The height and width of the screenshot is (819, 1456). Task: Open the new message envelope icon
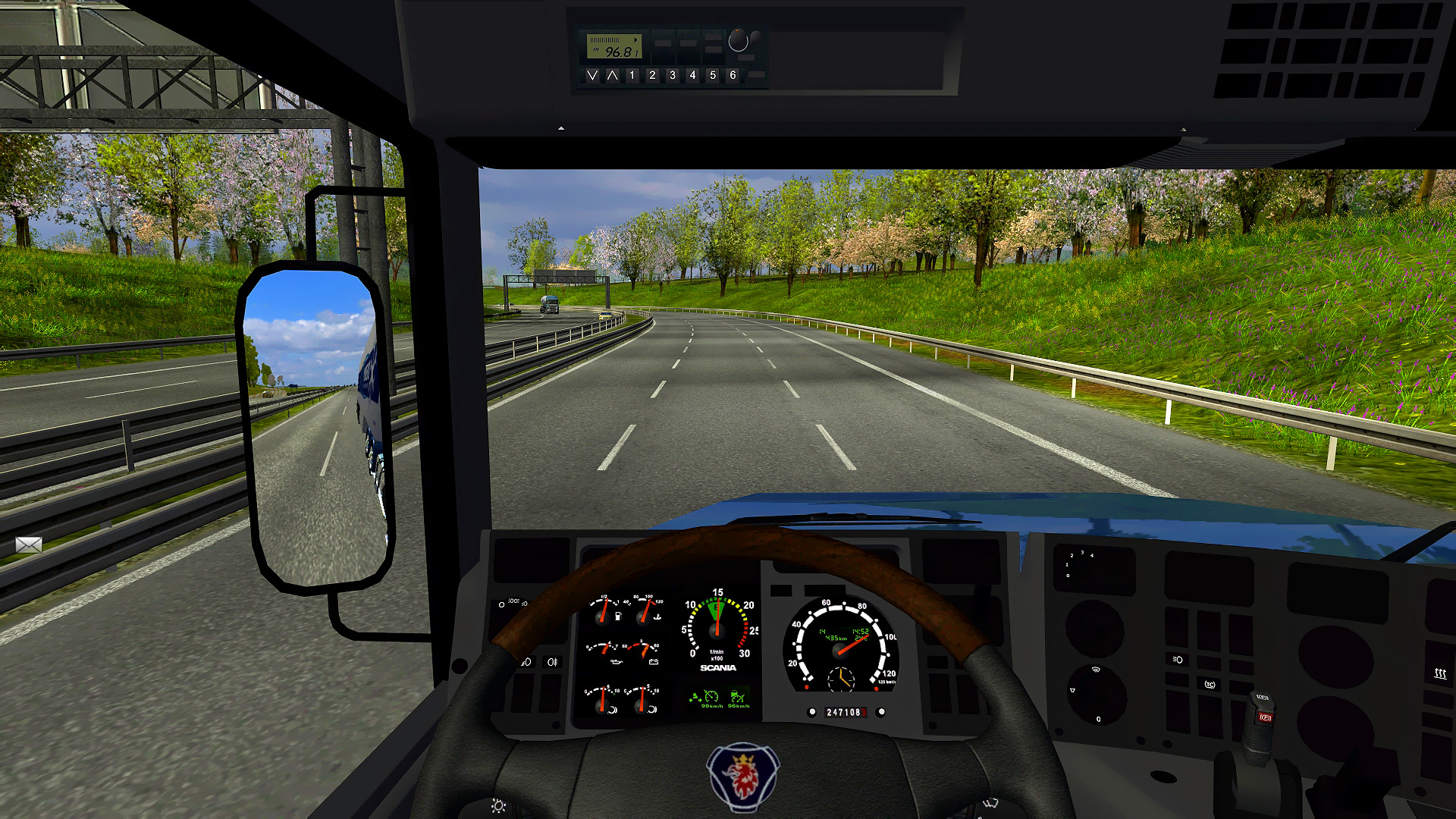[29, 544]
